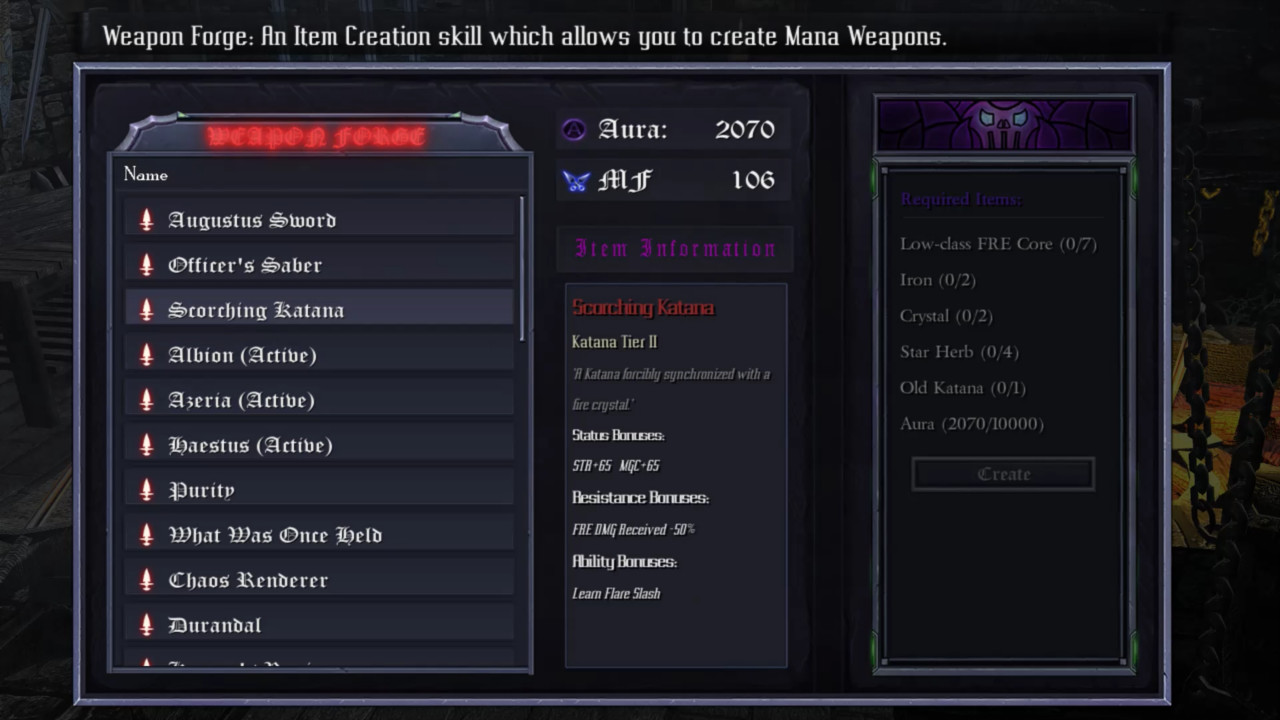Click the sword icon beside Durandal
Image resolution: width=1280 pixels, height=720 pixels.
tap(145, 624)
